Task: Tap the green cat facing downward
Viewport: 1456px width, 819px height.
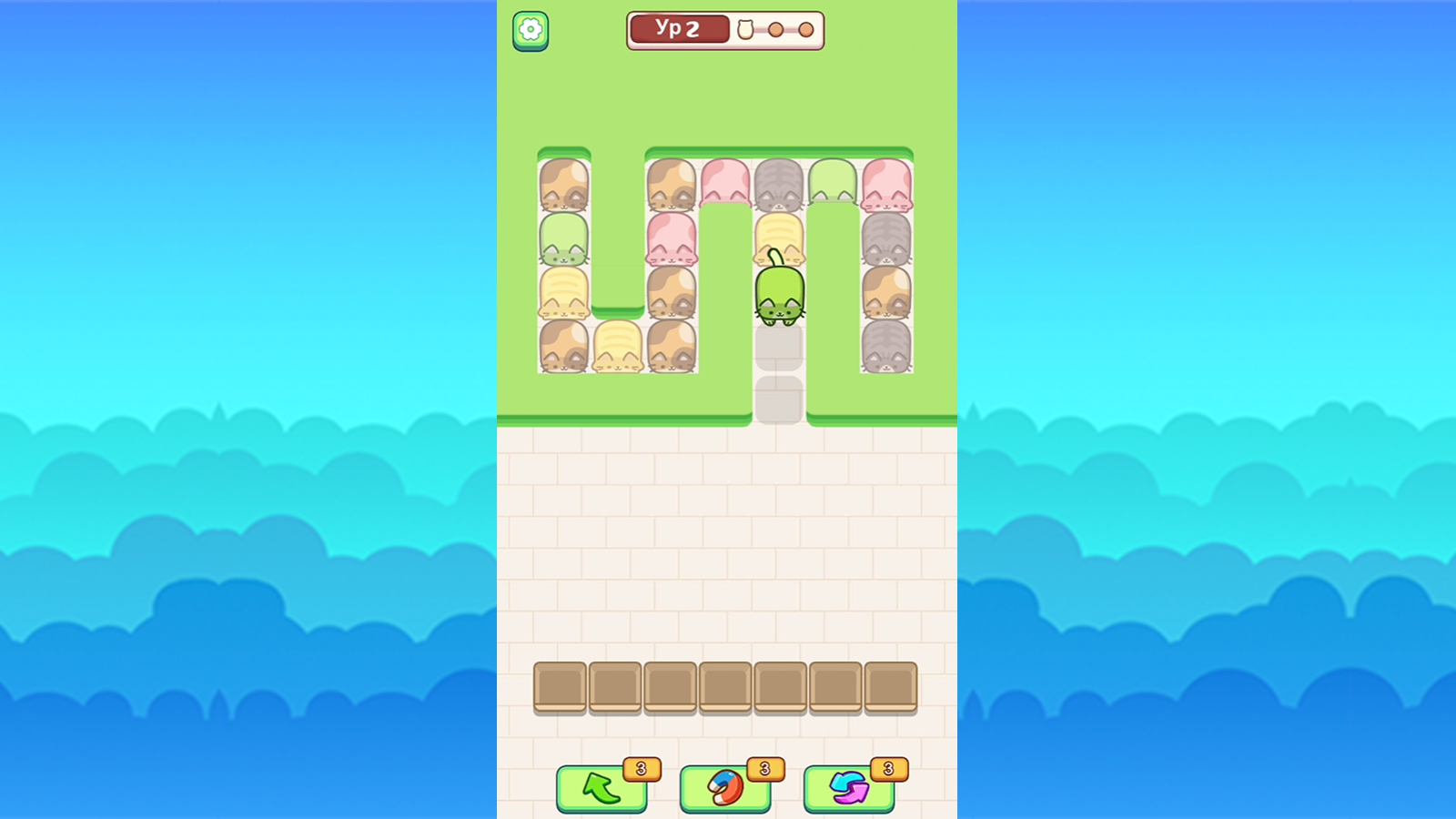Action: [781, 296]
